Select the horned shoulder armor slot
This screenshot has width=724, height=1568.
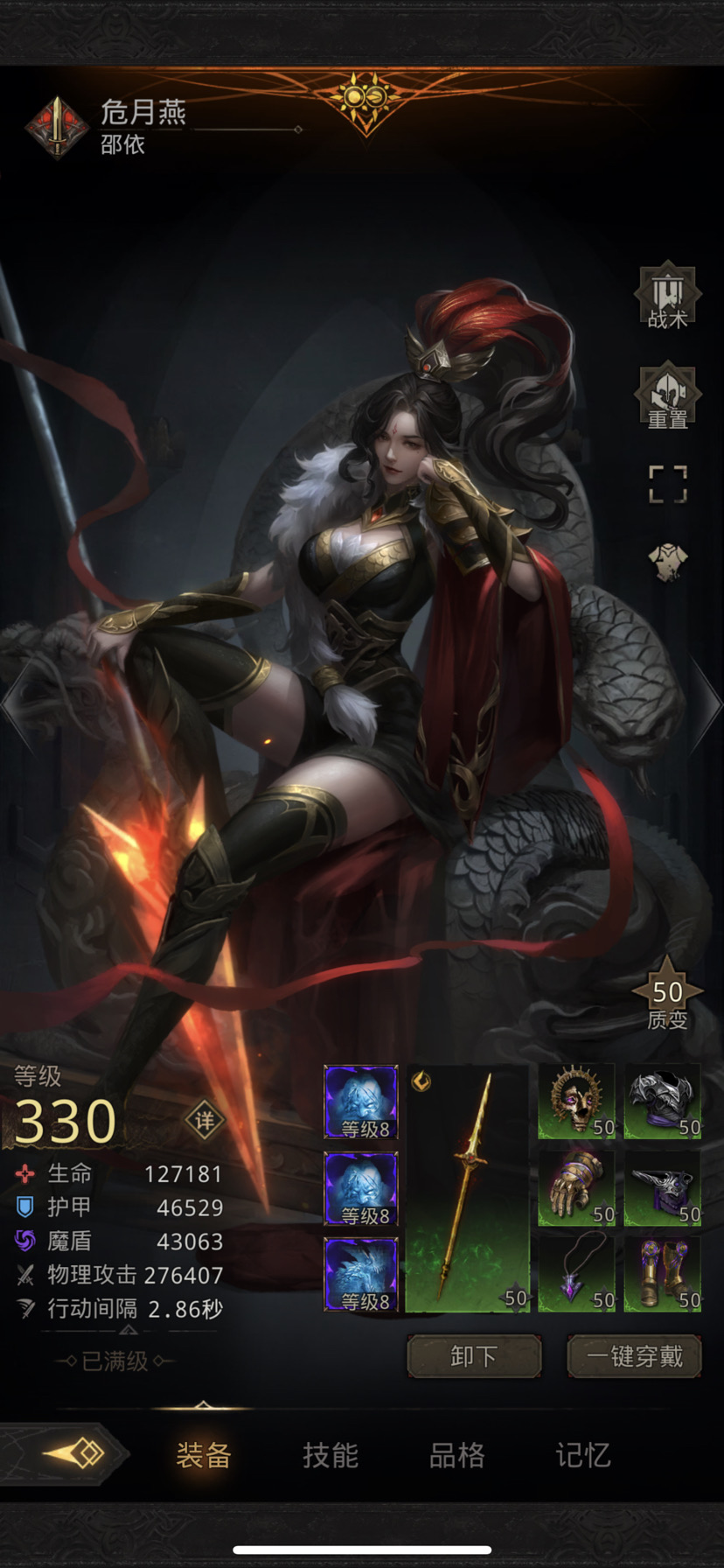pos(663,1187)
